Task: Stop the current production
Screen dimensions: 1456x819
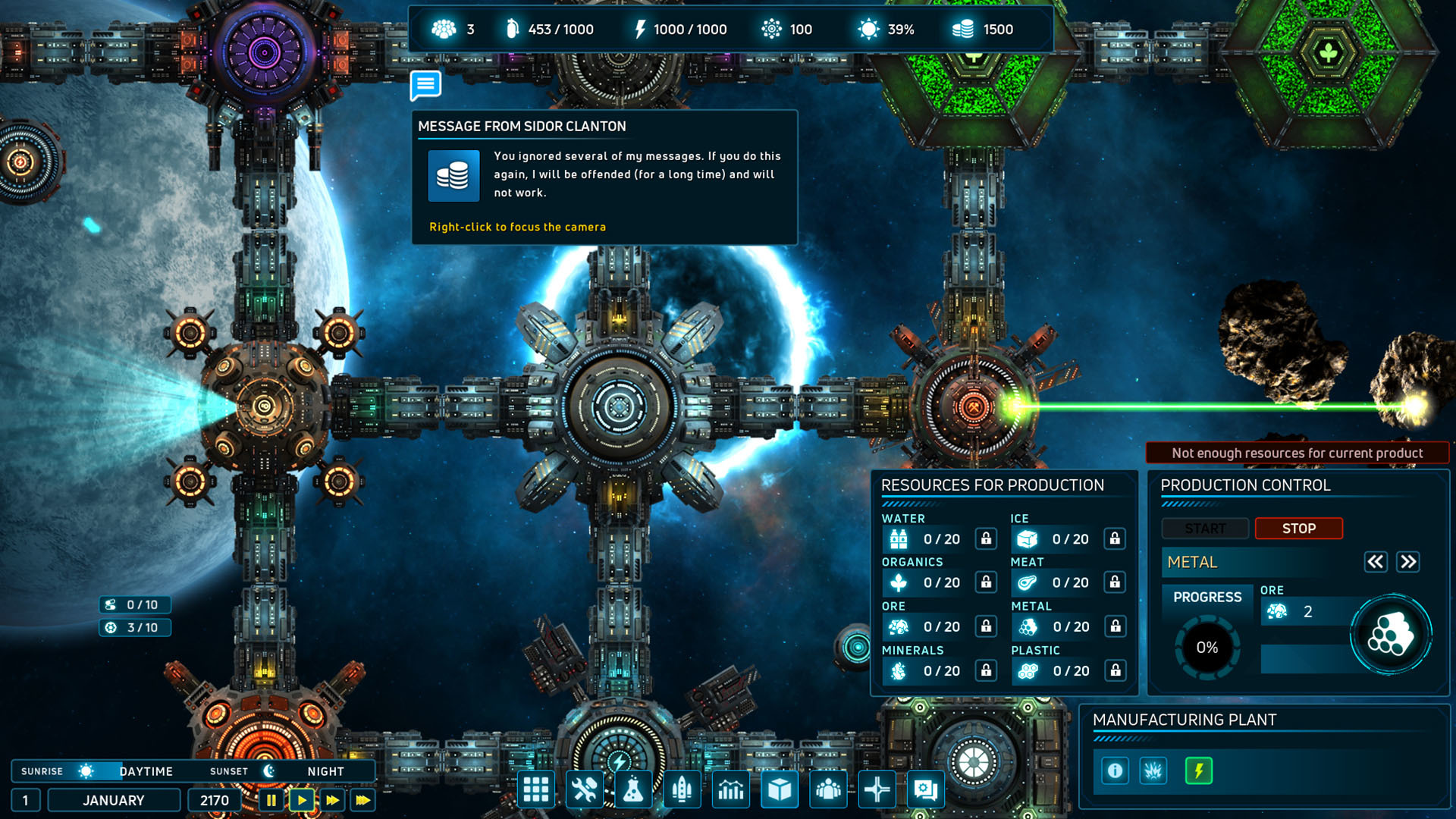Action: click(1298, 529)
